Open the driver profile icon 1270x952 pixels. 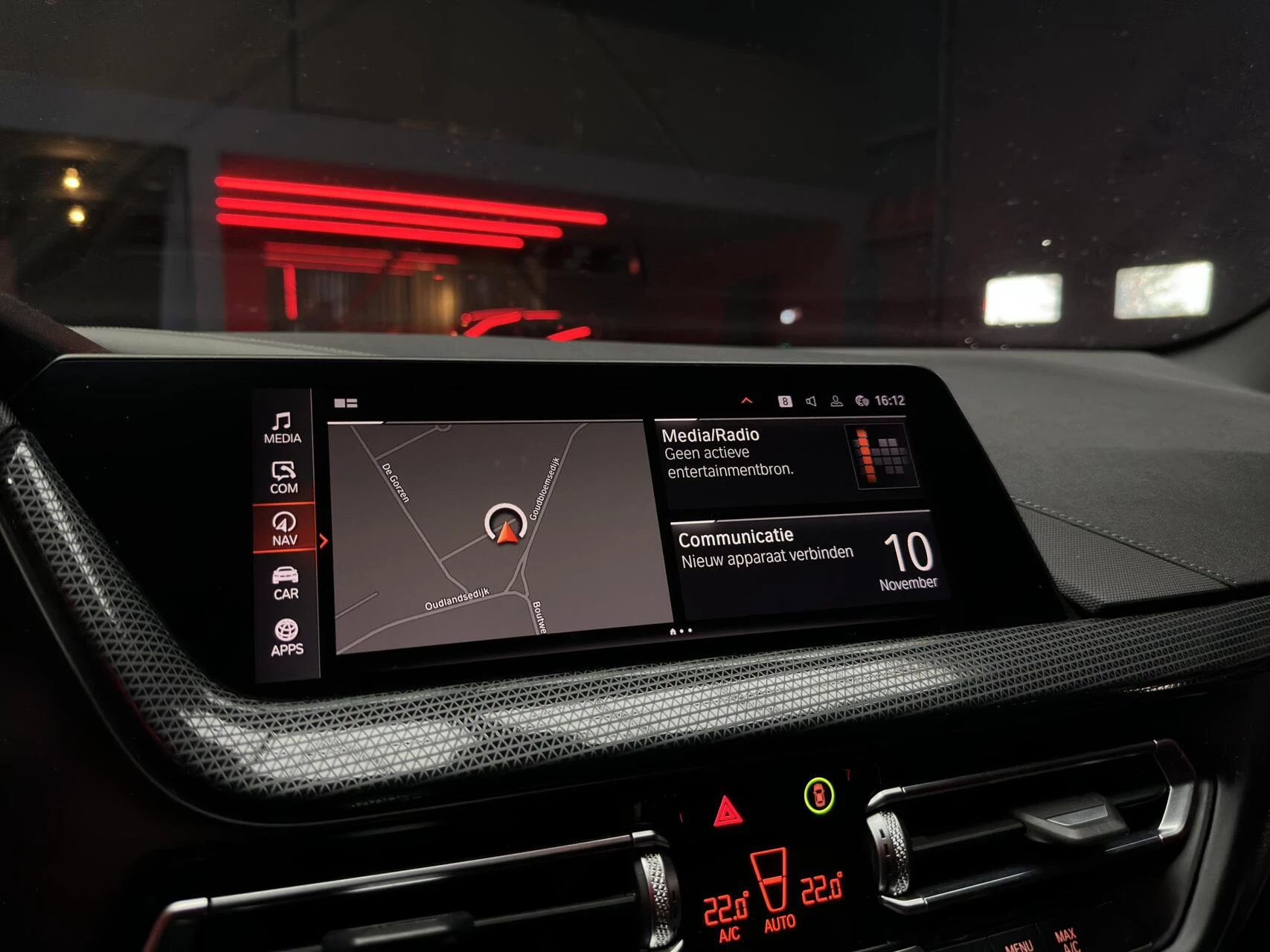[836, 400]
